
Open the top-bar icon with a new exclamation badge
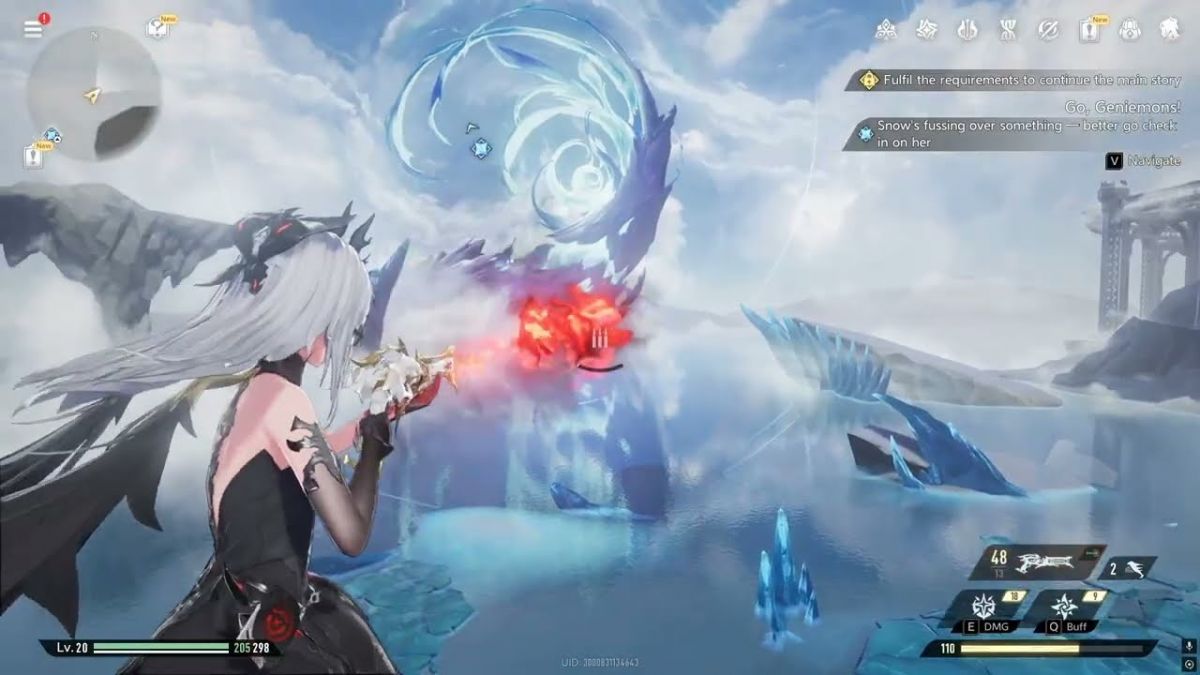coord(1089,30)
